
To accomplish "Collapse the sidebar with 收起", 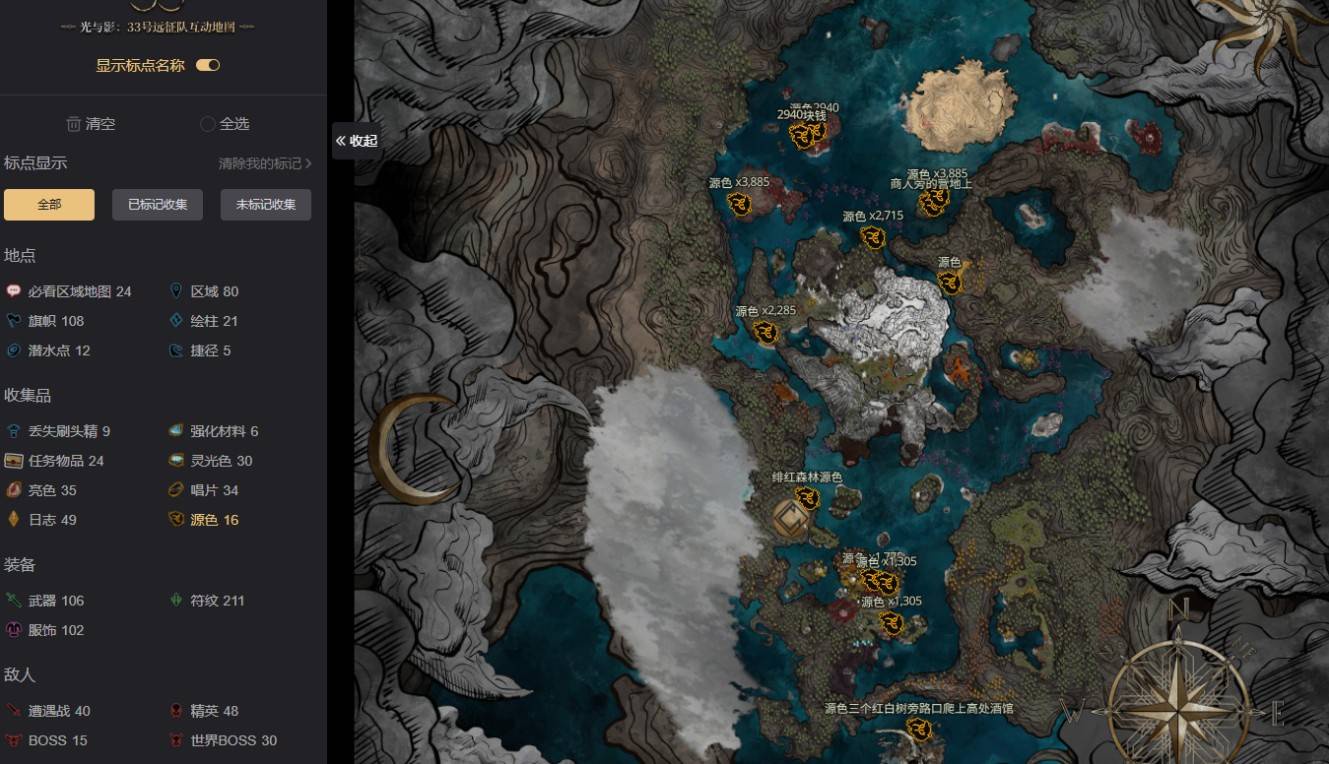I will coord(356,141).
